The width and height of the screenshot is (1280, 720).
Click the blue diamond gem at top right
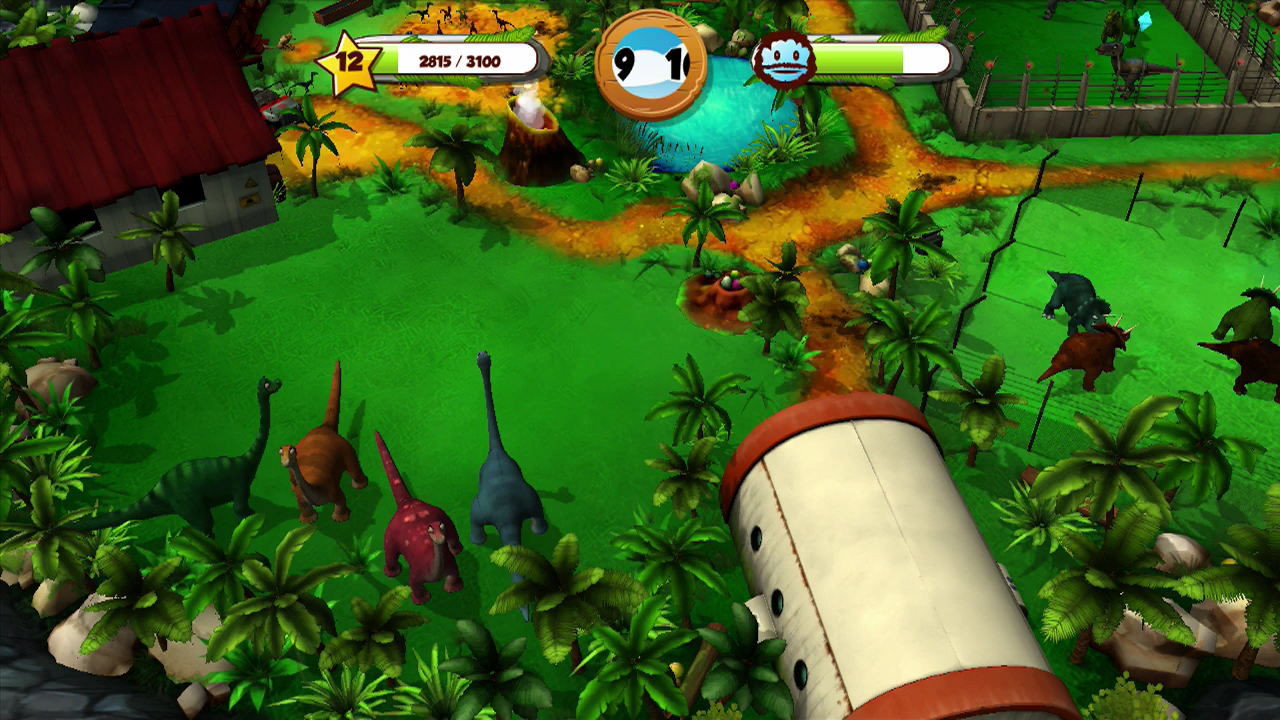1144,22
